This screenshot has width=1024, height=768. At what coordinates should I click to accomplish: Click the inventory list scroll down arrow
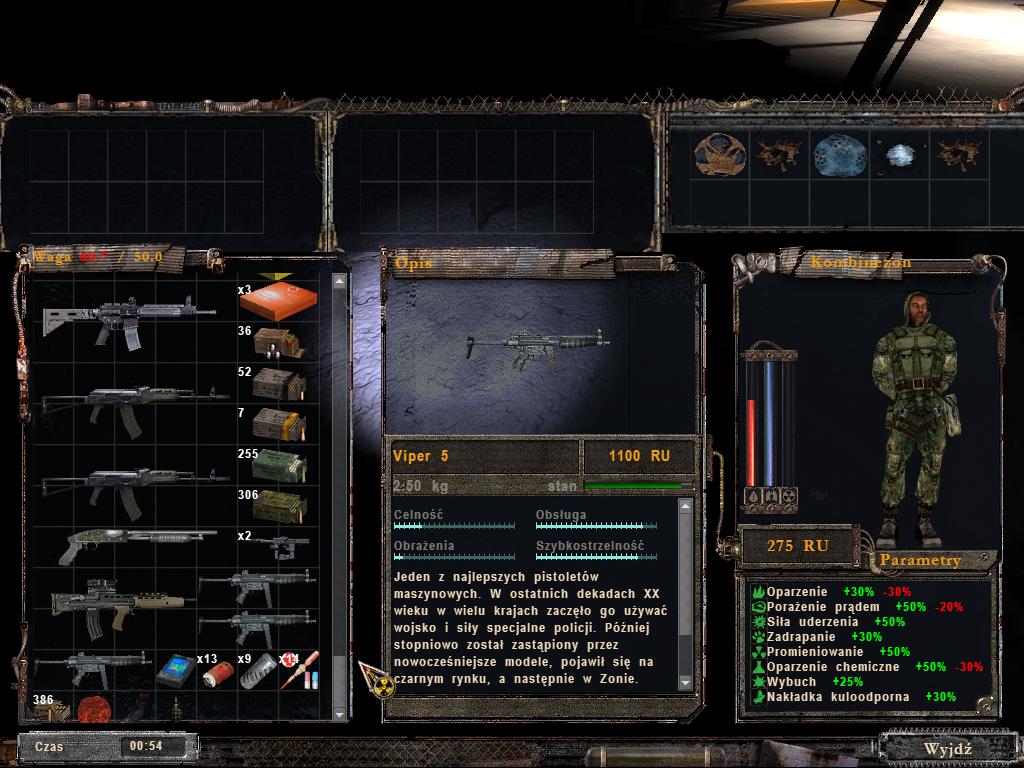(339, 711)
